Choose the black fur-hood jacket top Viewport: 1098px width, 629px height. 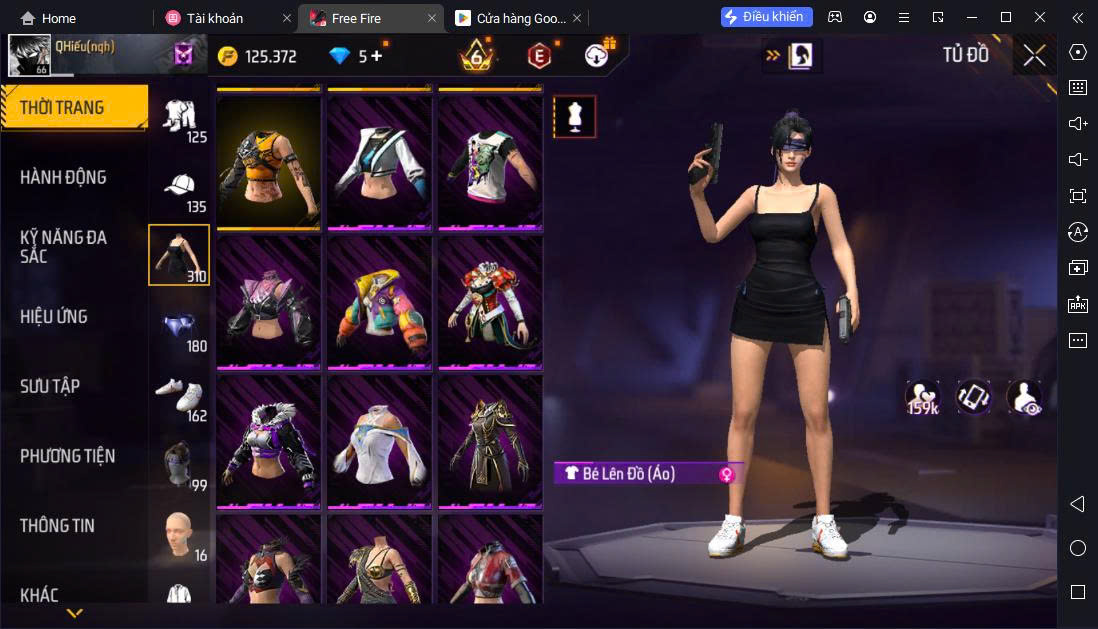tap(268, 441)
